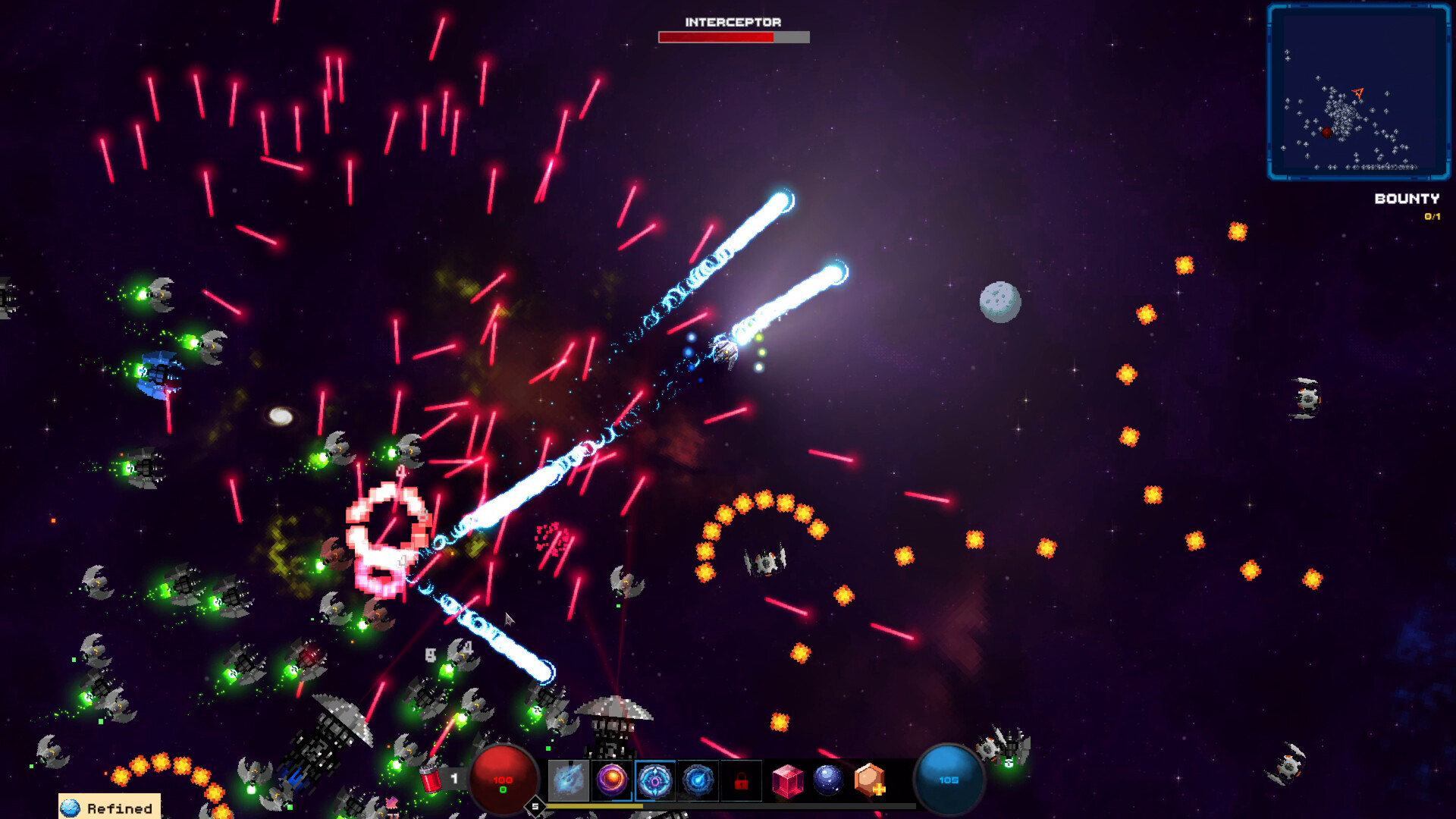The image size is (1456, 819).
Task: Click the orange player arrow on the minimap
Action: pos(1358,93)
